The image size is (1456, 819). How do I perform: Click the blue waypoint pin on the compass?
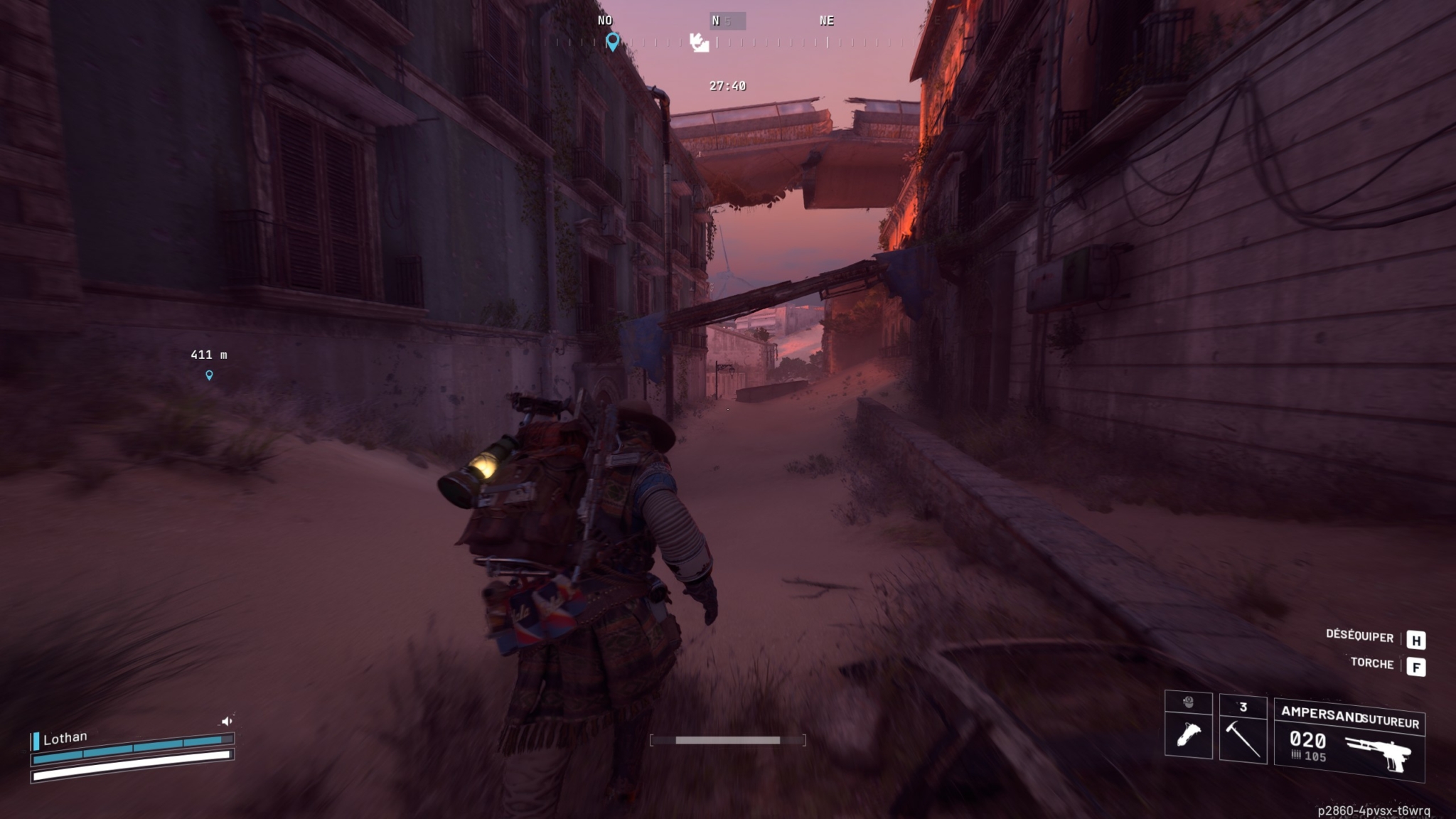tap(614, 43)
